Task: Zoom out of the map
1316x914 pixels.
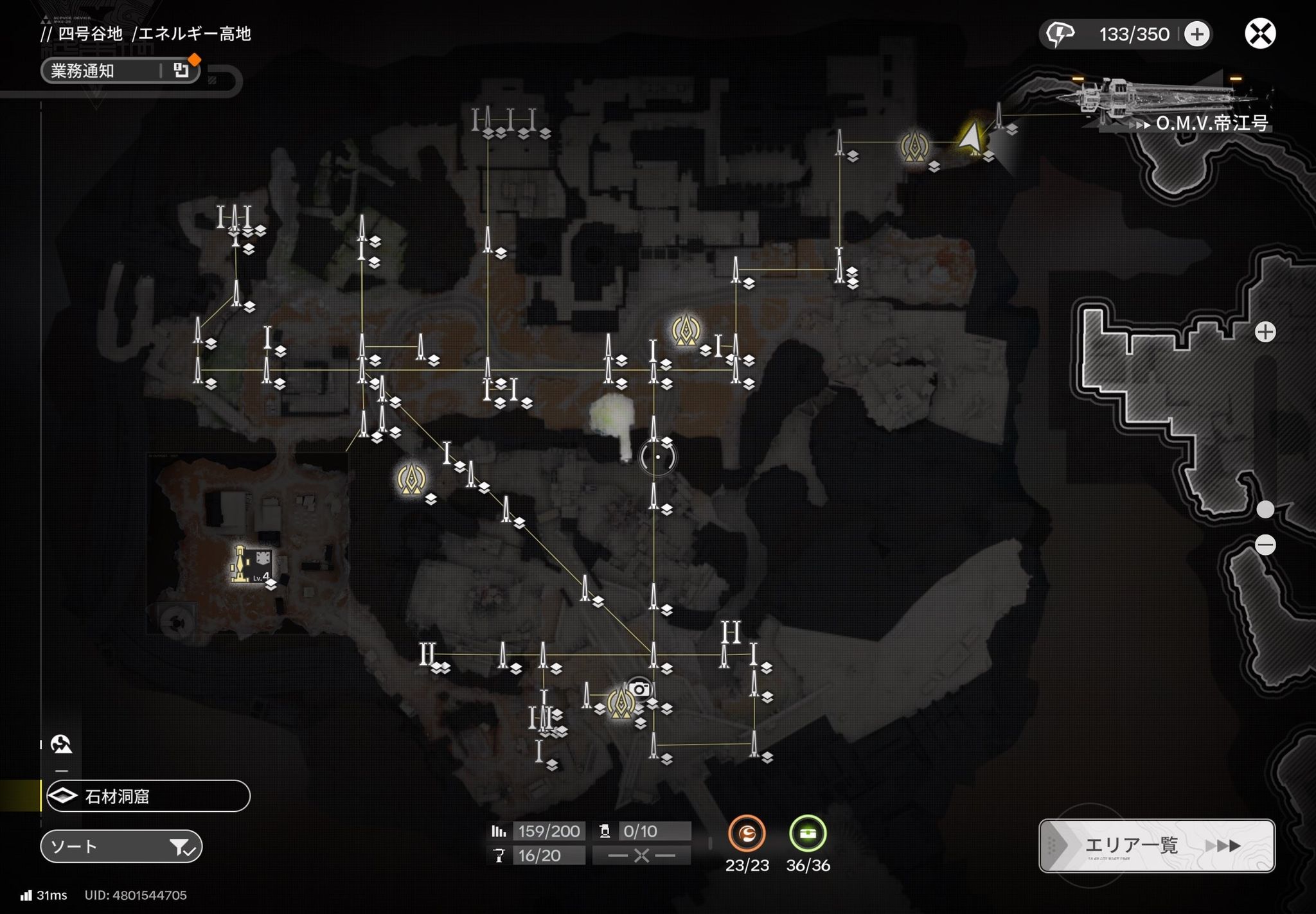Action: [1265, 545]
